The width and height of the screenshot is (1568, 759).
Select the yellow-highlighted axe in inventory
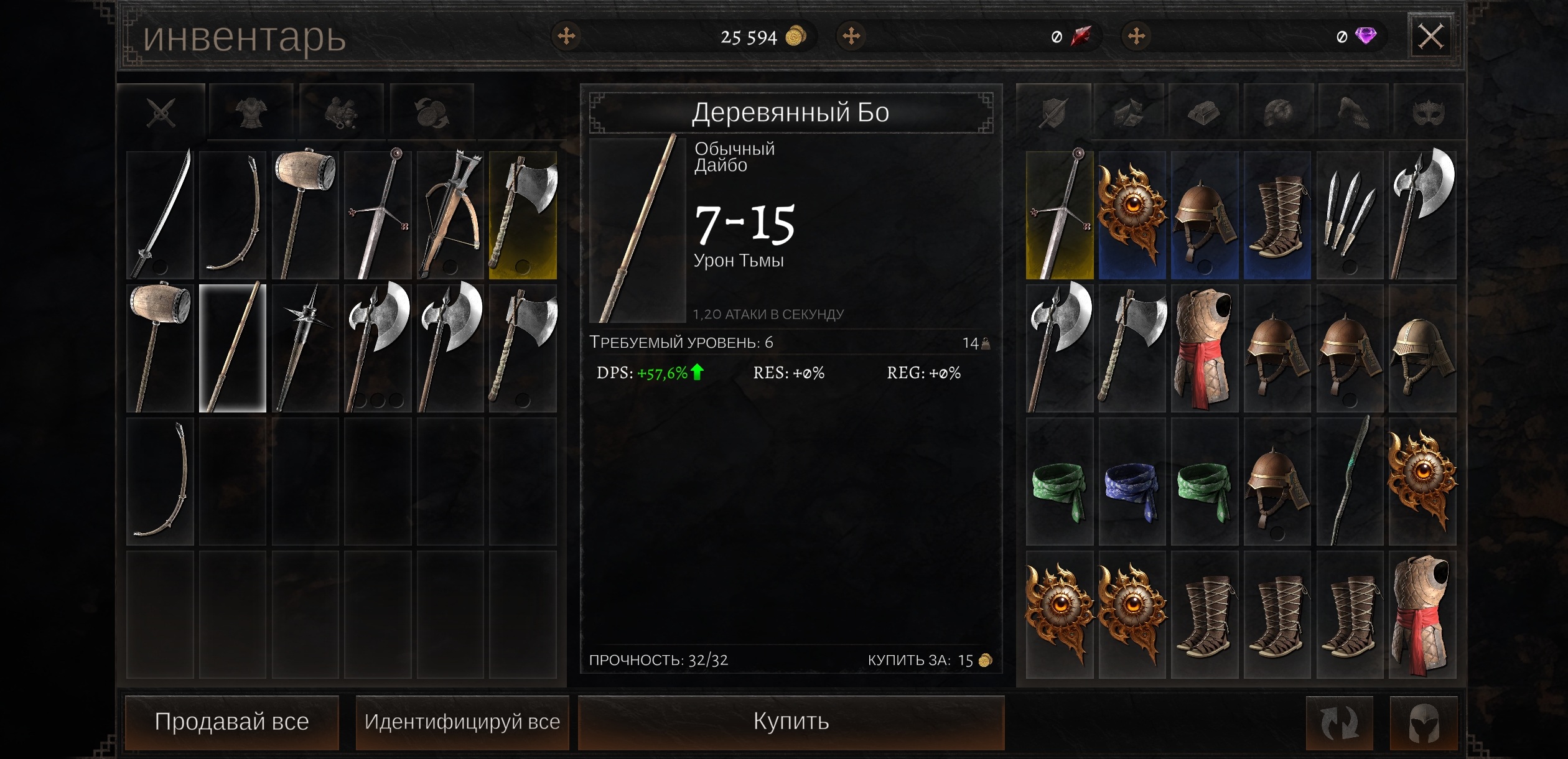523,215
